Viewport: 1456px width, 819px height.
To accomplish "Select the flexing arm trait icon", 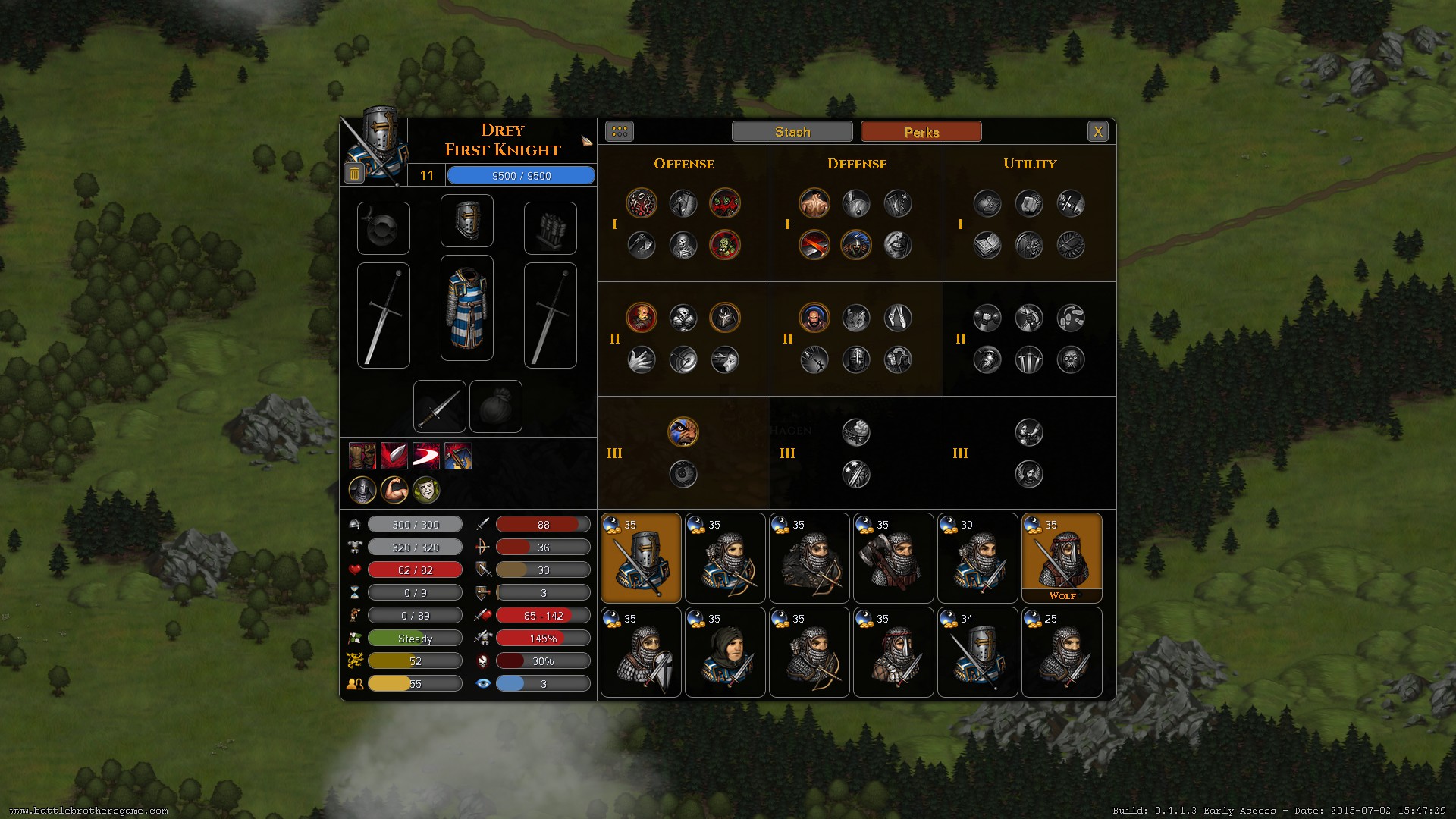I will [x=394, y=490].
